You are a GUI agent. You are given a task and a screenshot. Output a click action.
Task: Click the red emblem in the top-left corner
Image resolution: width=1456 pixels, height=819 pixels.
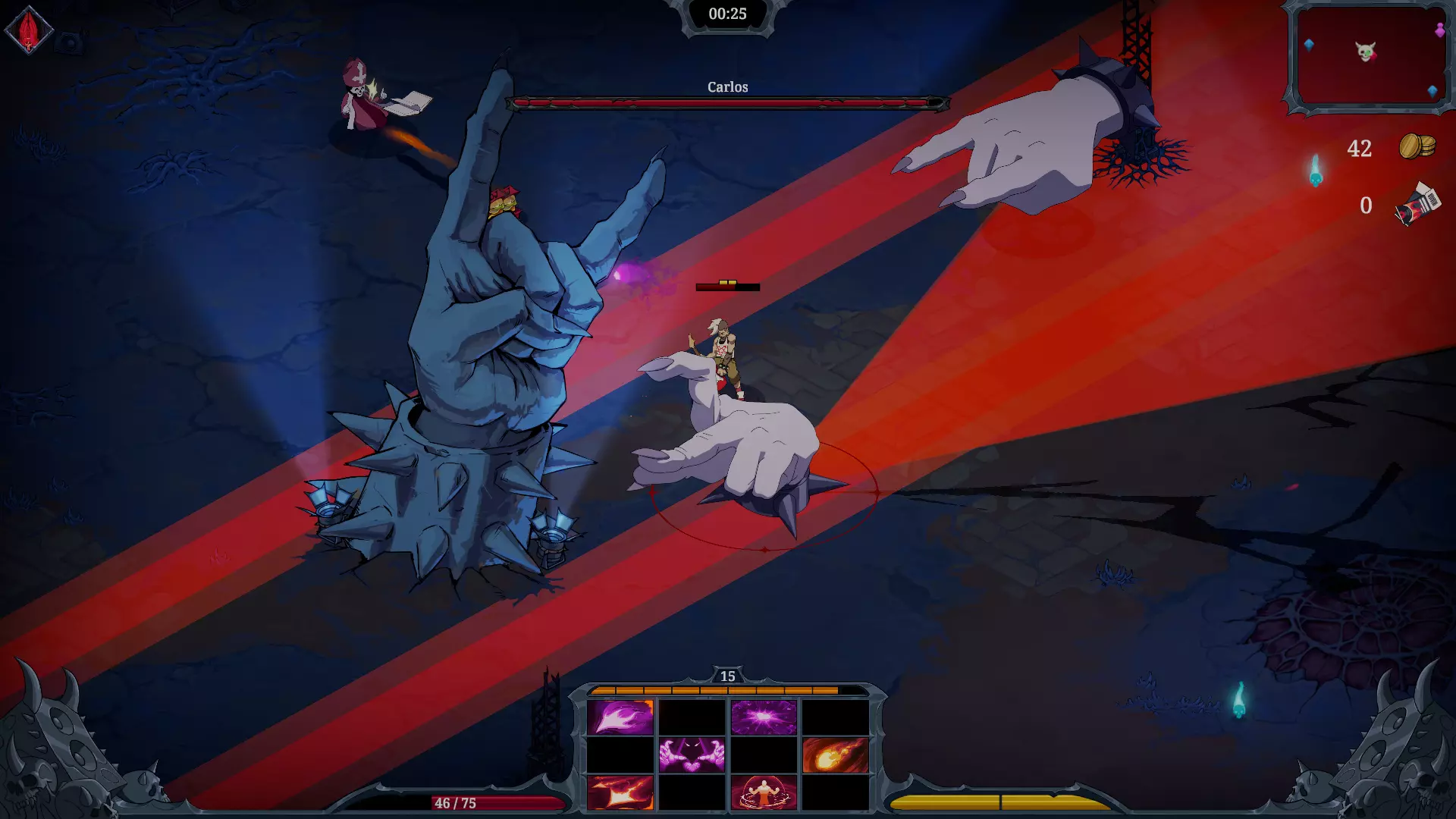[x=28, y=28]
